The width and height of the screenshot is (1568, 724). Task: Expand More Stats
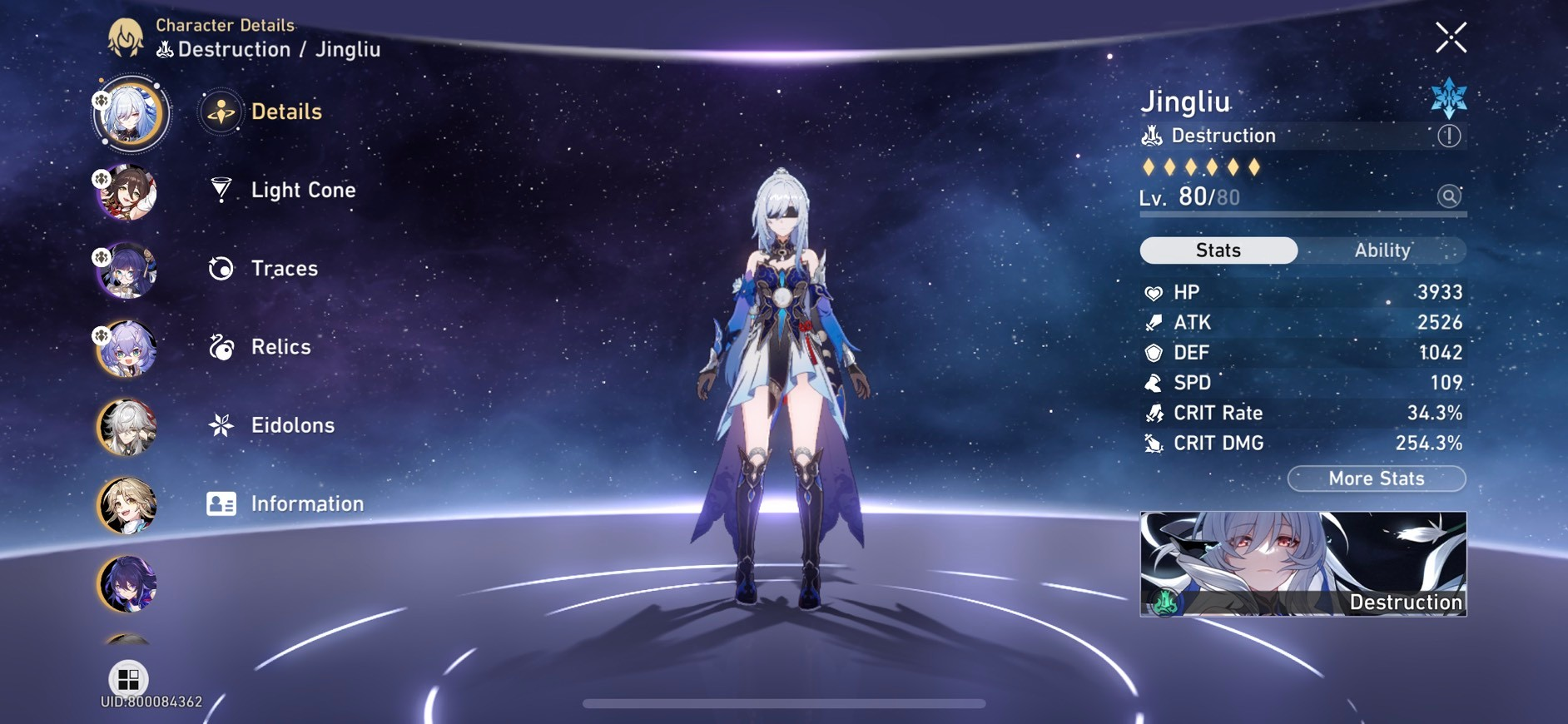pos(1376,479)
